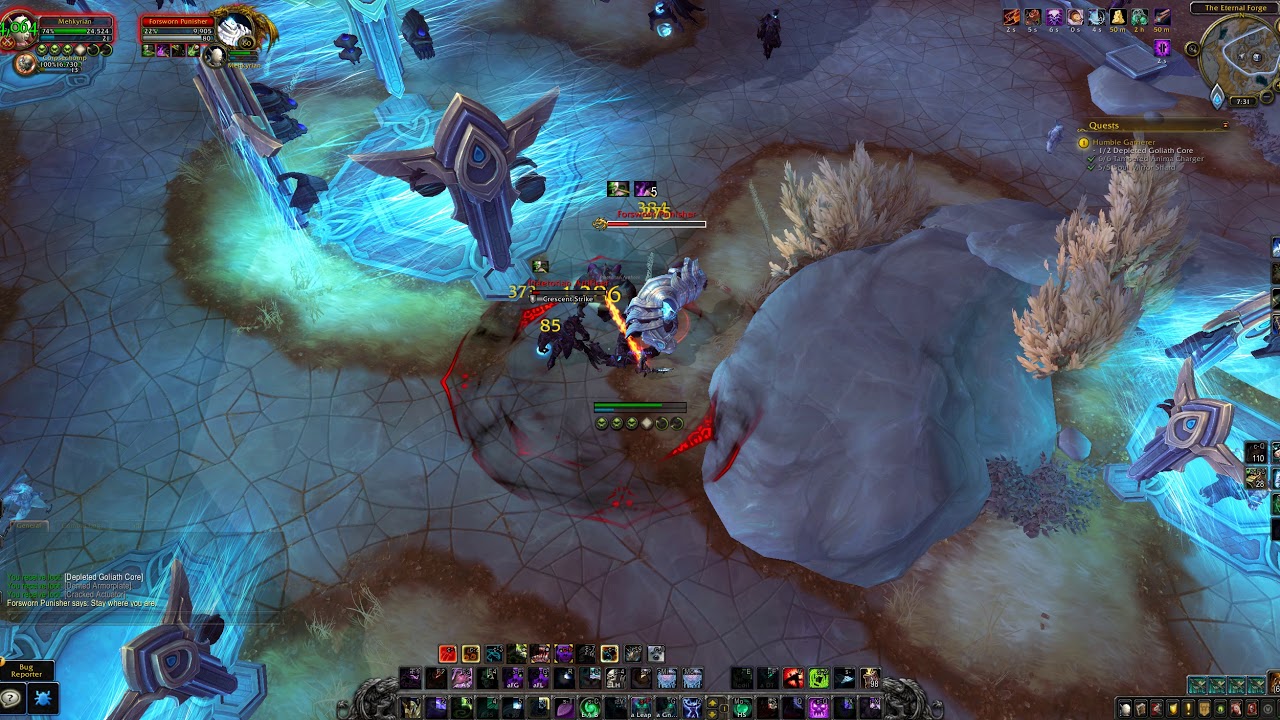This screenshot has height=720, width=1280.
Task: Collapse the Humble Gatherer quest entry
Action: tap(1124, 142)
